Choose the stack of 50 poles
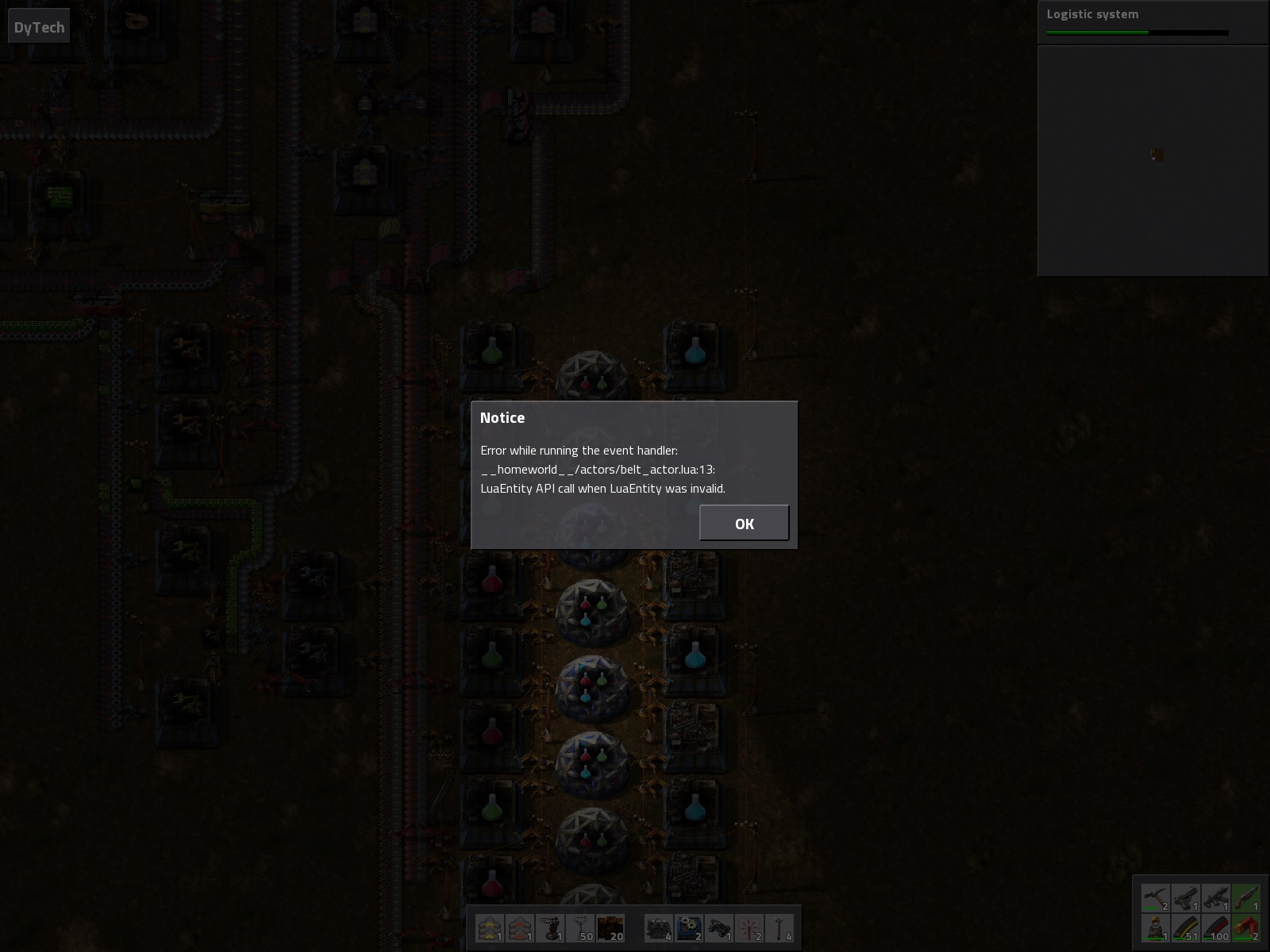This screenshot has height=952, width=1270. (581, 927)
